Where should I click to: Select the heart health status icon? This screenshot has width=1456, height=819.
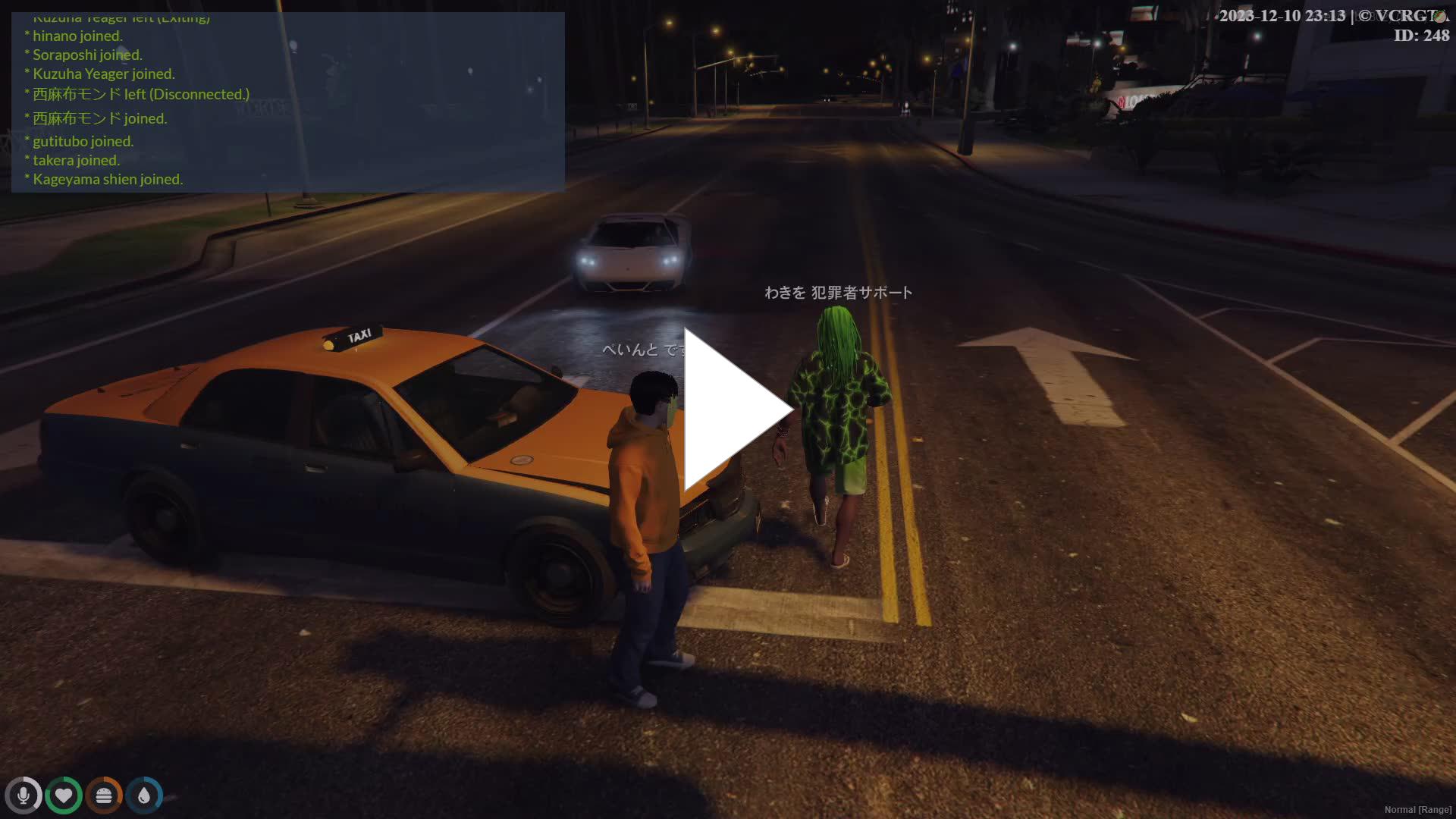click(64, 795)
